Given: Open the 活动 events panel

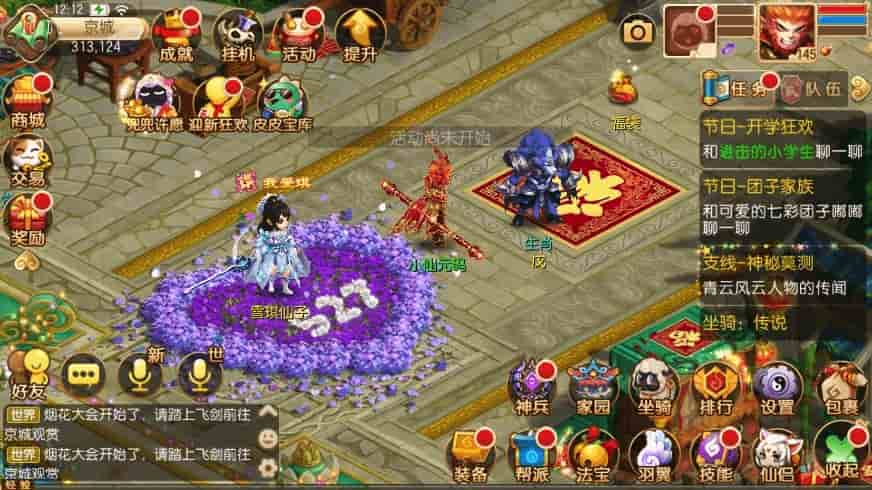Looking at the screenshot, I should 299,34.
